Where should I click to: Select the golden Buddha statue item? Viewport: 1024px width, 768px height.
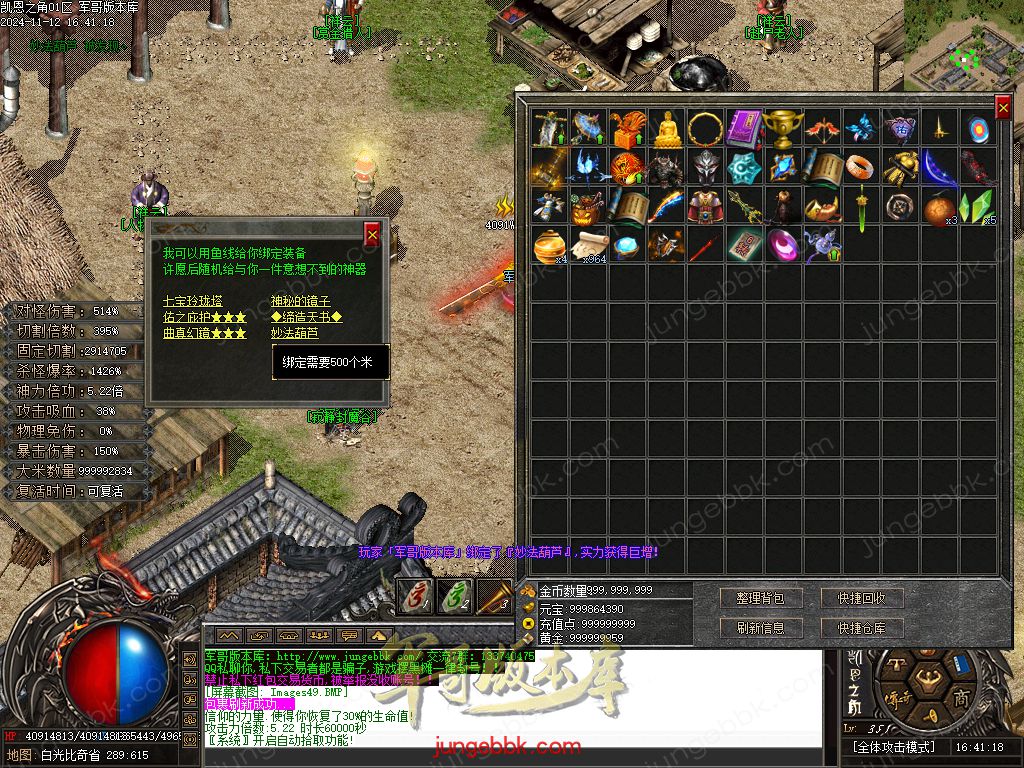(x=667, y=128)
